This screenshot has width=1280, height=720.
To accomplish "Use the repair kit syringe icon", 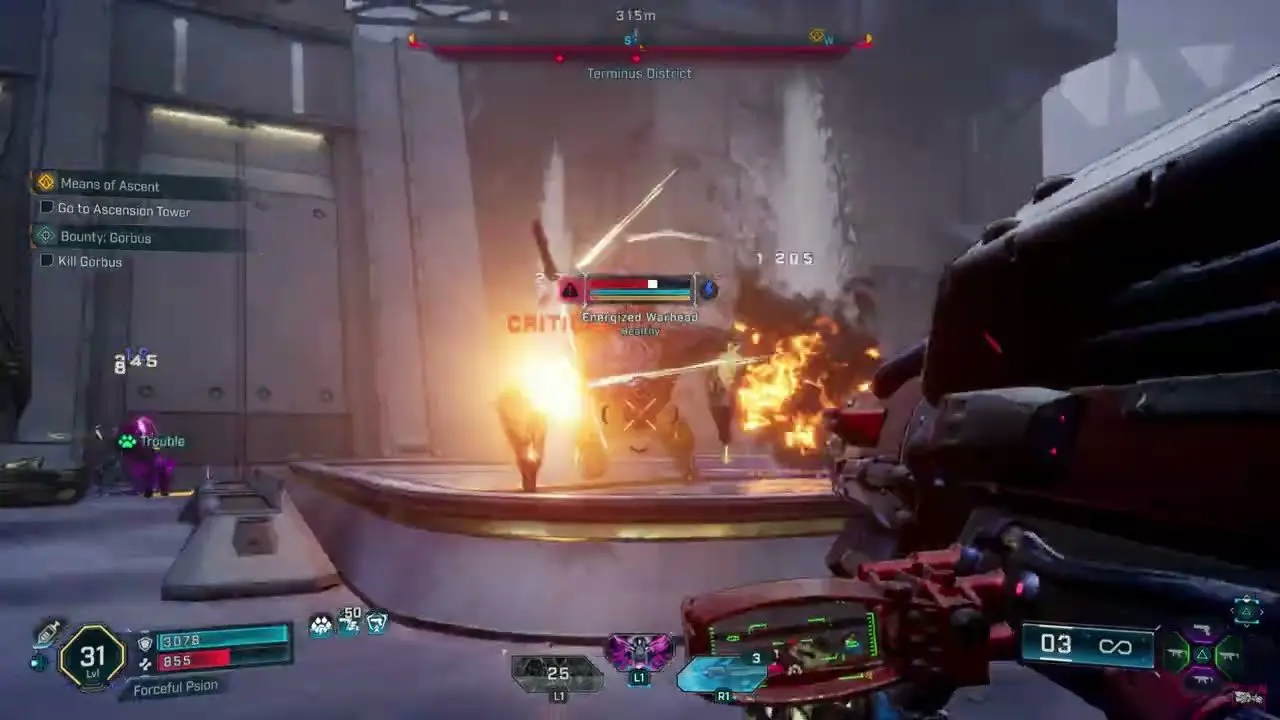I will [47, 634].
